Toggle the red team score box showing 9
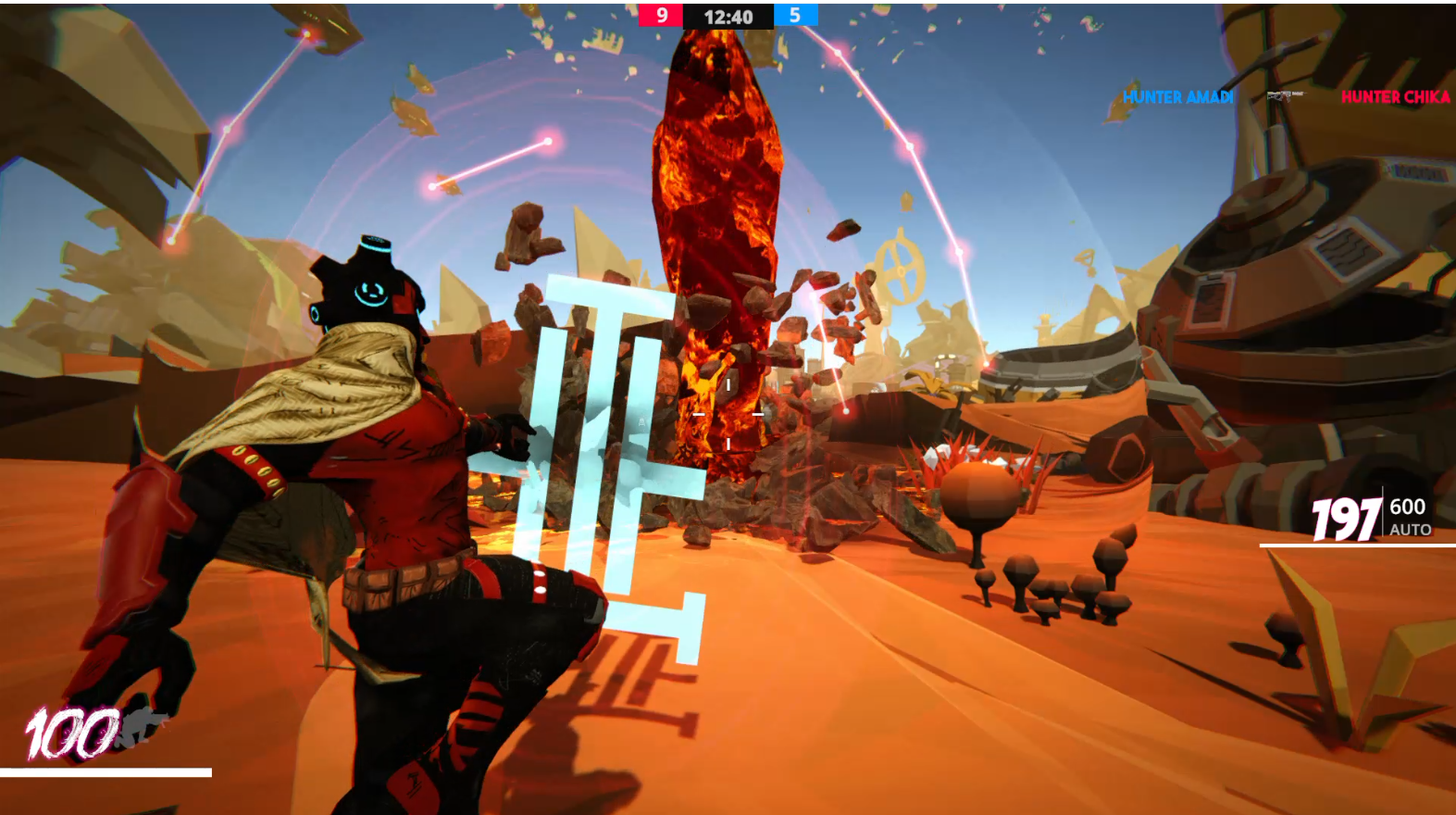The width and height of the screenshot is (1456, 815). pos(663,16)
